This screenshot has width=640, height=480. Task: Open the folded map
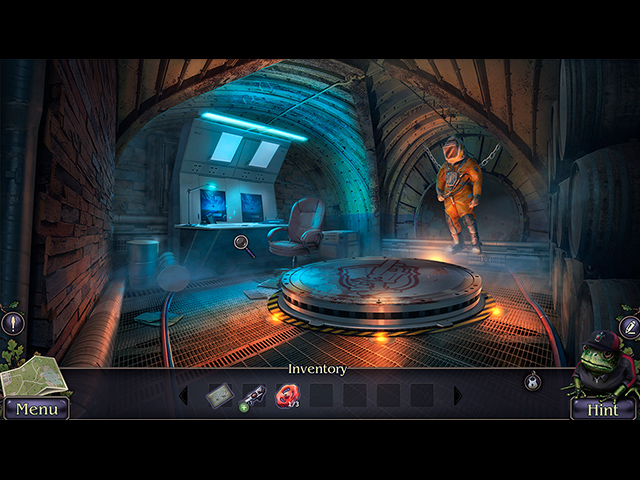coord(31,376)
